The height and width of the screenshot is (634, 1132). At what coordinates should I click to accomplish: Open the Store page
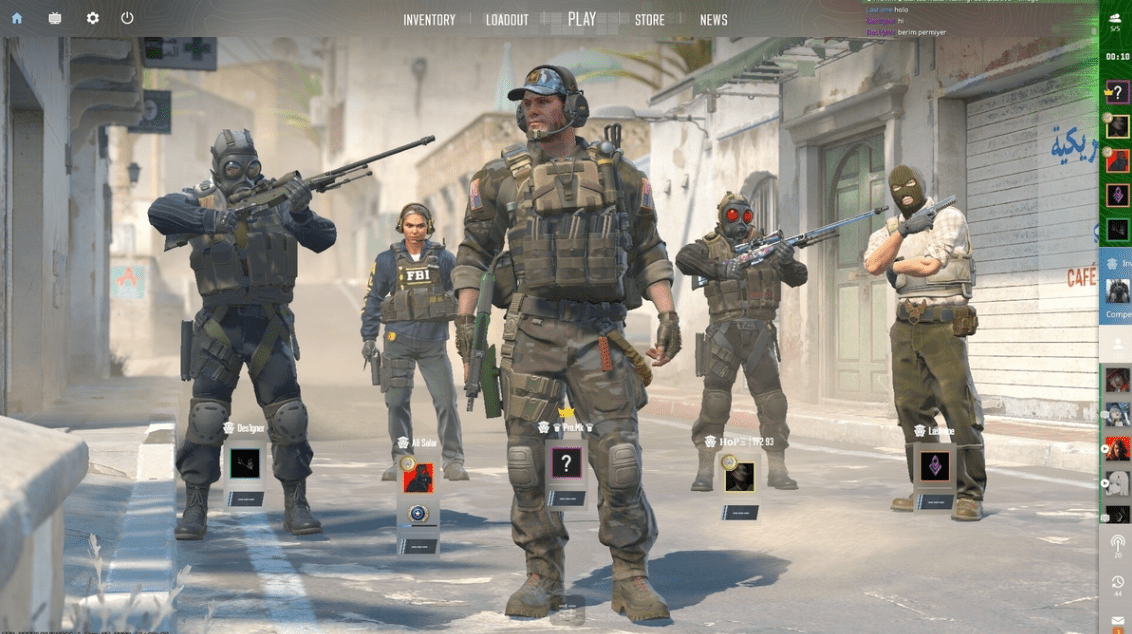(x=649, y=20)
